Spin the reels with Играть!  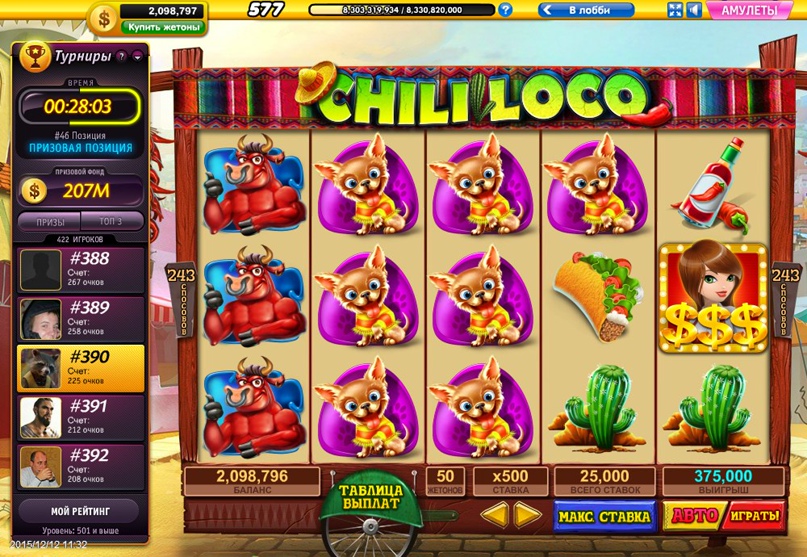[750, 516]
